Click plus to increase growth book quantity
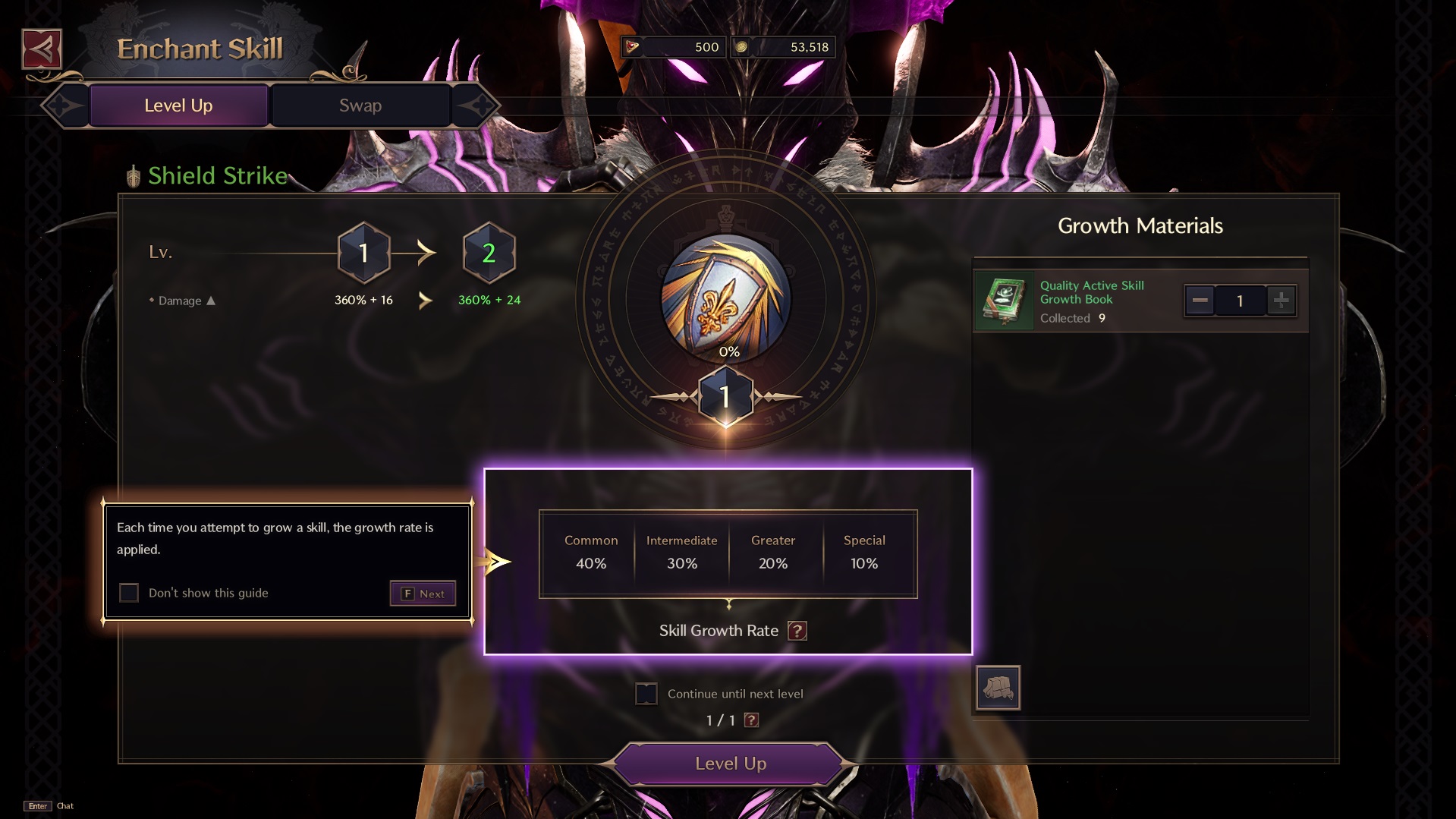This screenshot has width=1456, height=819. [x=1281, y=301]
